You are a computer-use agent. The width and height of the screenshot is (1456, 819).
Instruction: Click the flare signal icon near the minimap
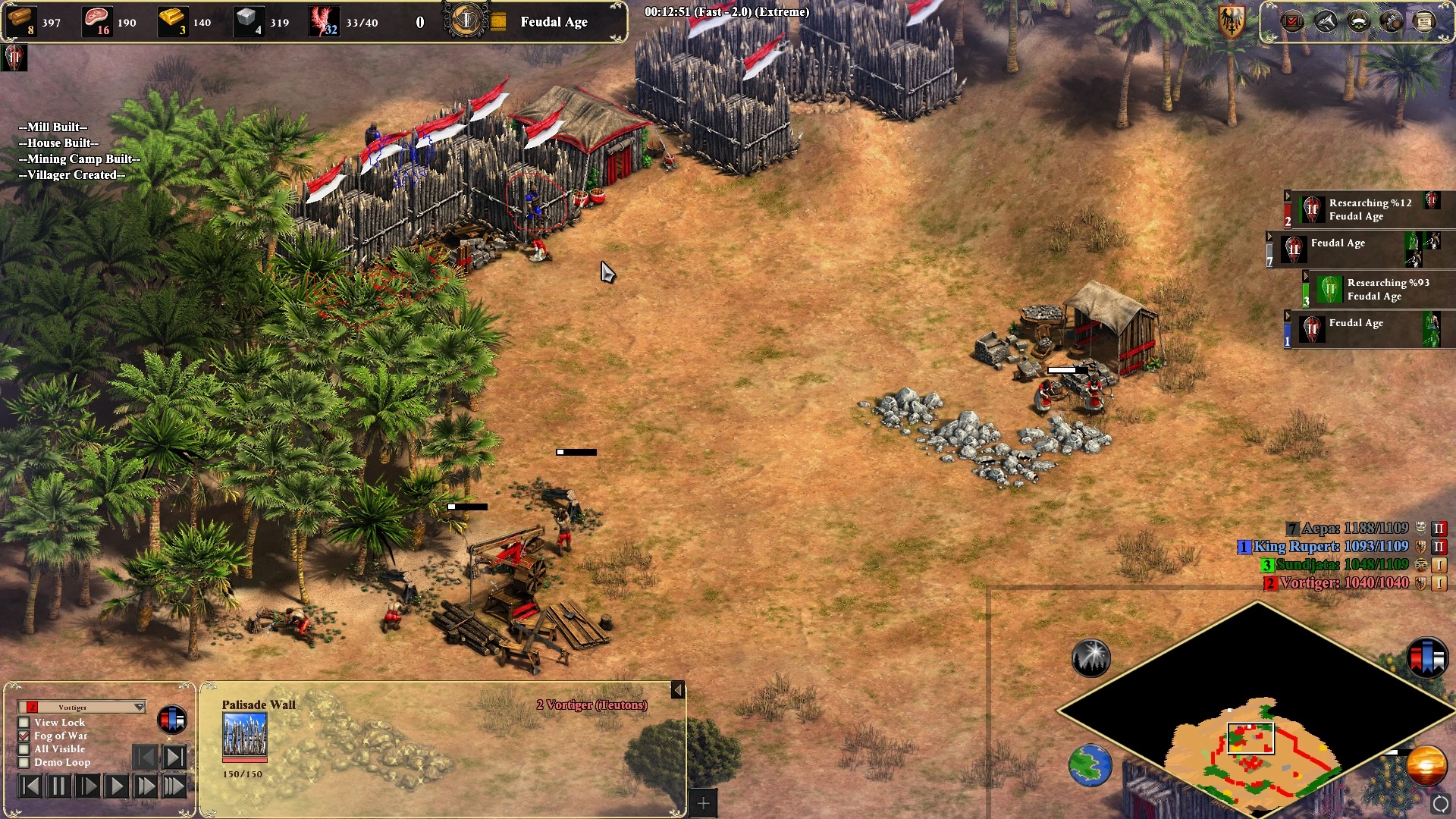click(1090, 658)
